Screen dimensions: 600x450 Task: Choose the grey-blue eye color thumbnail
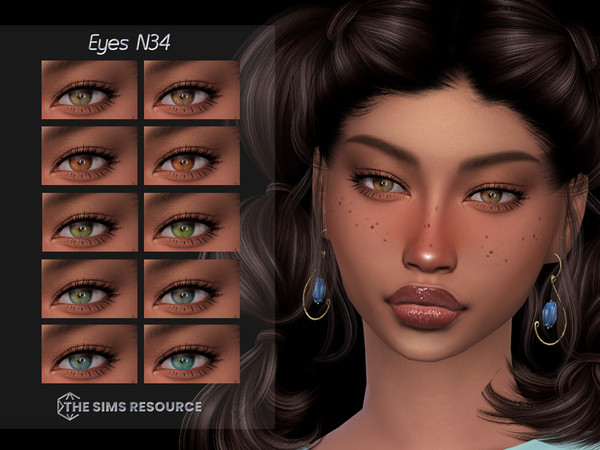click(x=192, y=288)
